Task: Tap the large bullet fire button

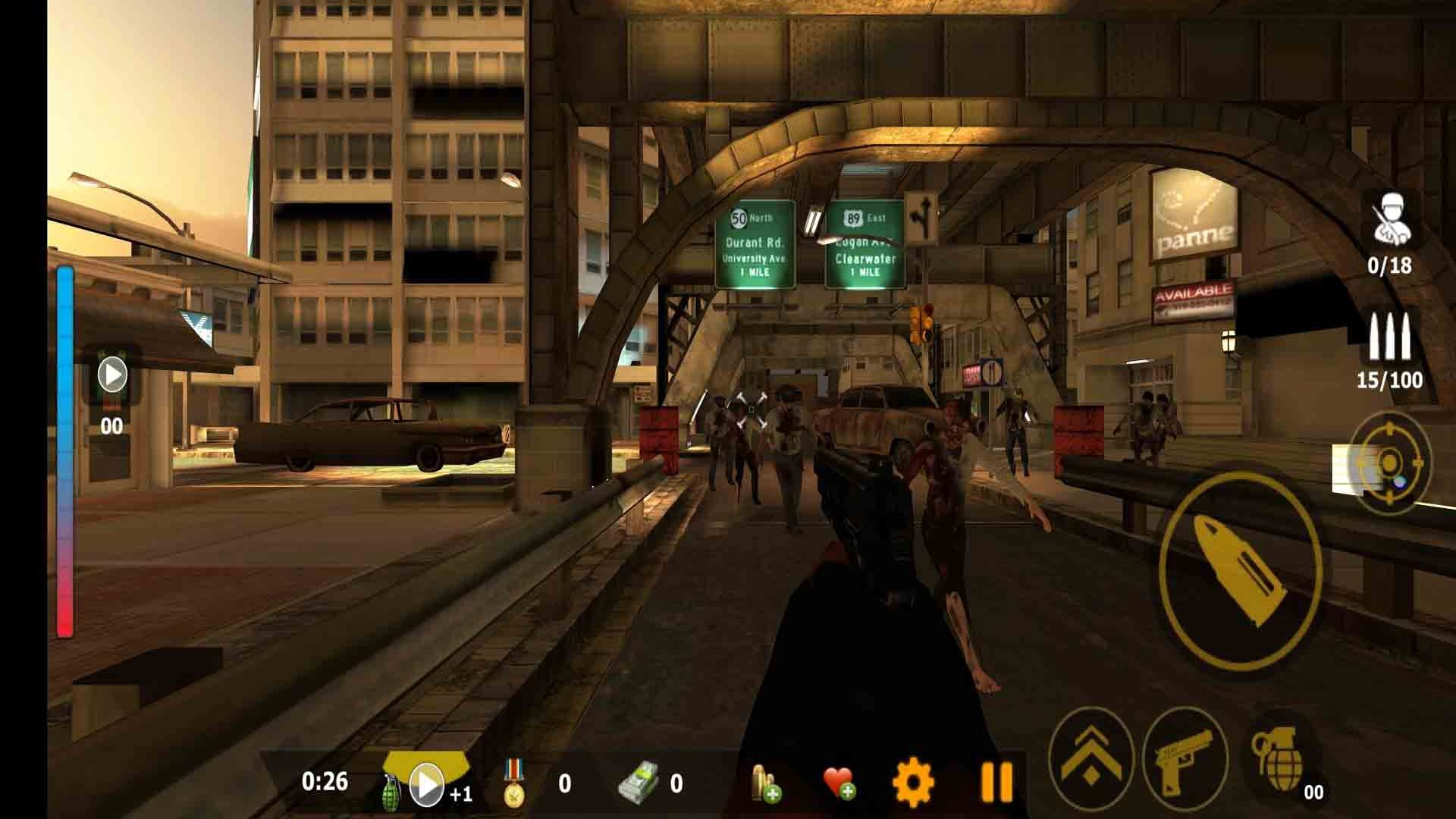Action: point(1239,570)
